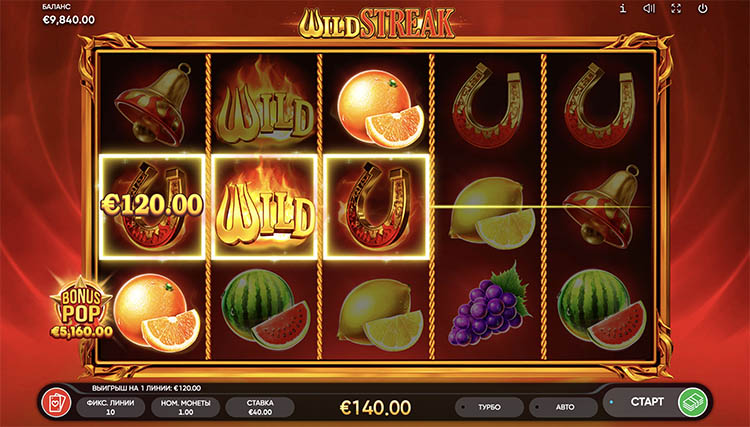750x427 pixels.
Task: Show the game info paytable
Action: click(622, 9)
